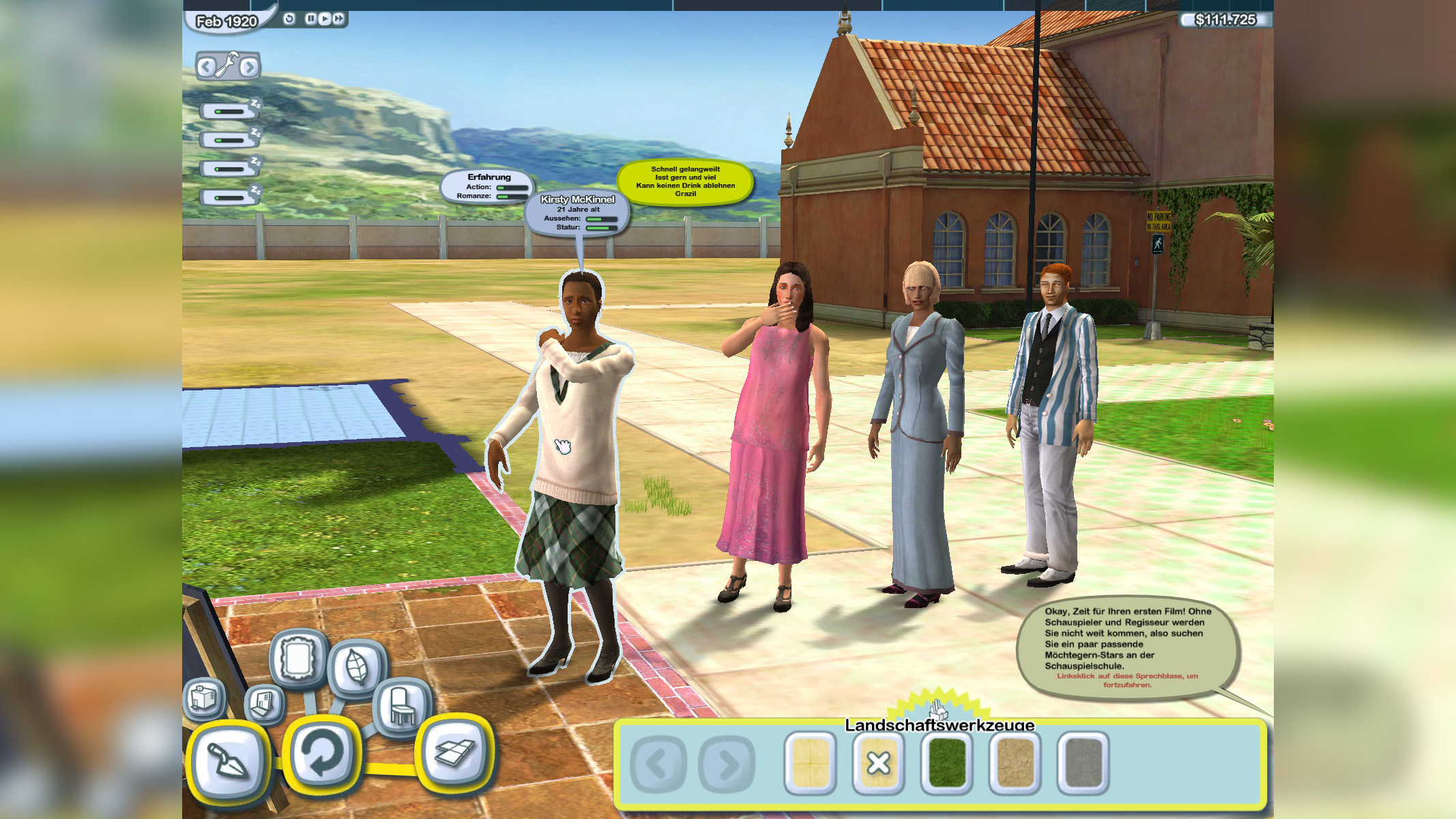Set game speed to normal play
This screenshot has width=1456, height=819.
point(325,18)
